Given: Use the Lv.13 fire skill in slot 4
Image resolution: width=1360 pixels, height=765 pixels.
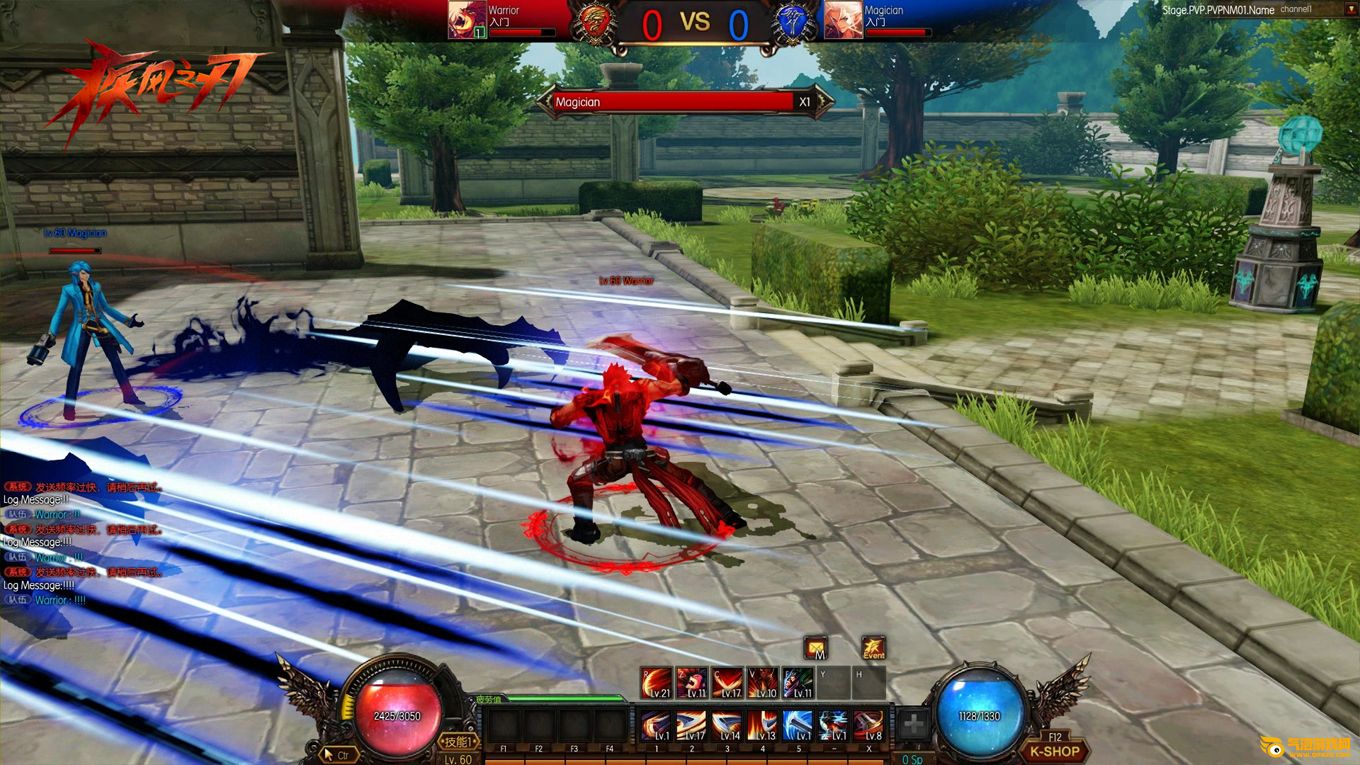Looking at the screenshot, I should [x=762, y=724].
